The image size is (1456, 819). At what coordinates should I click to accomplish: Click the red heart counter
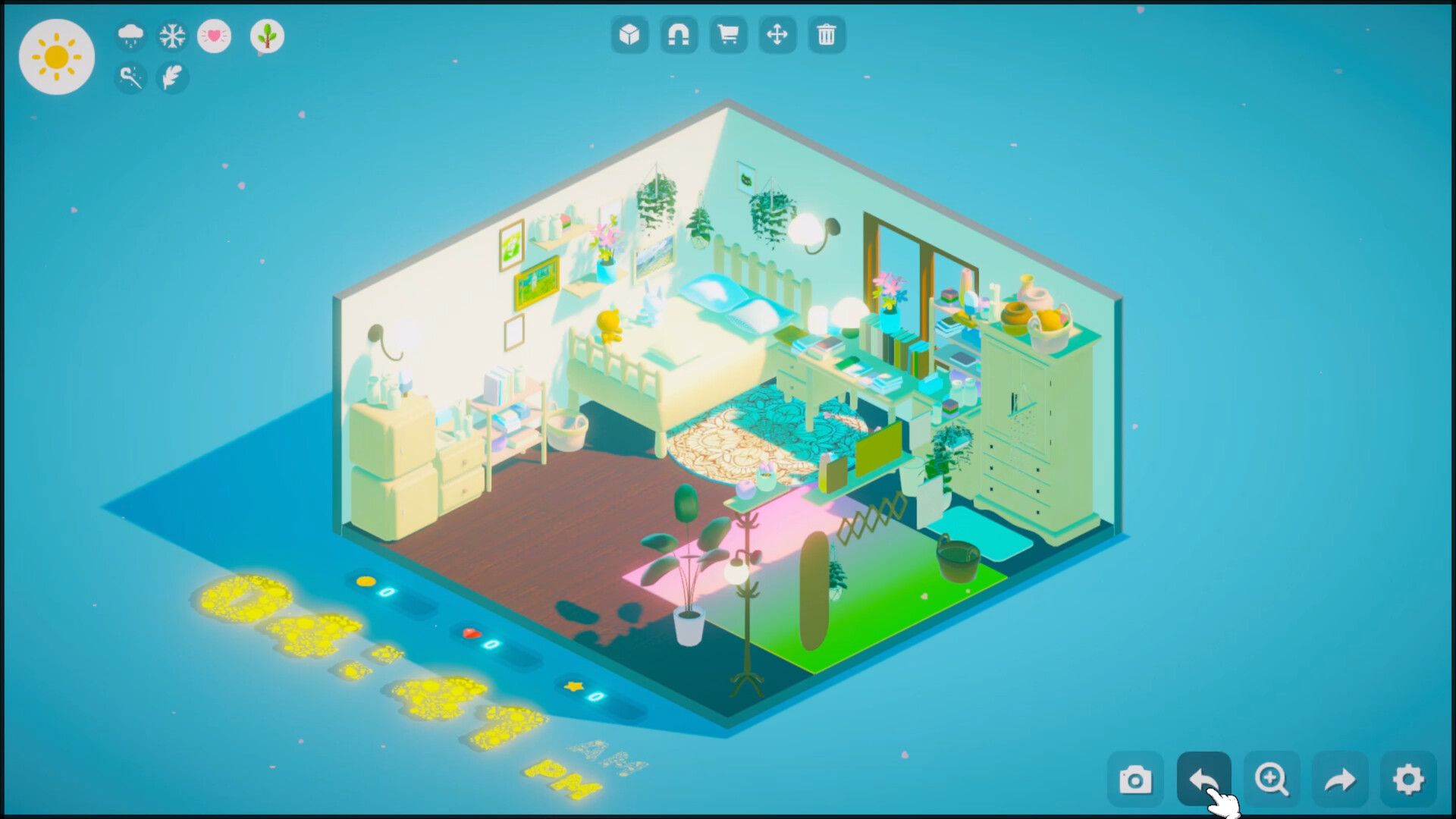(x=484, y=639)
